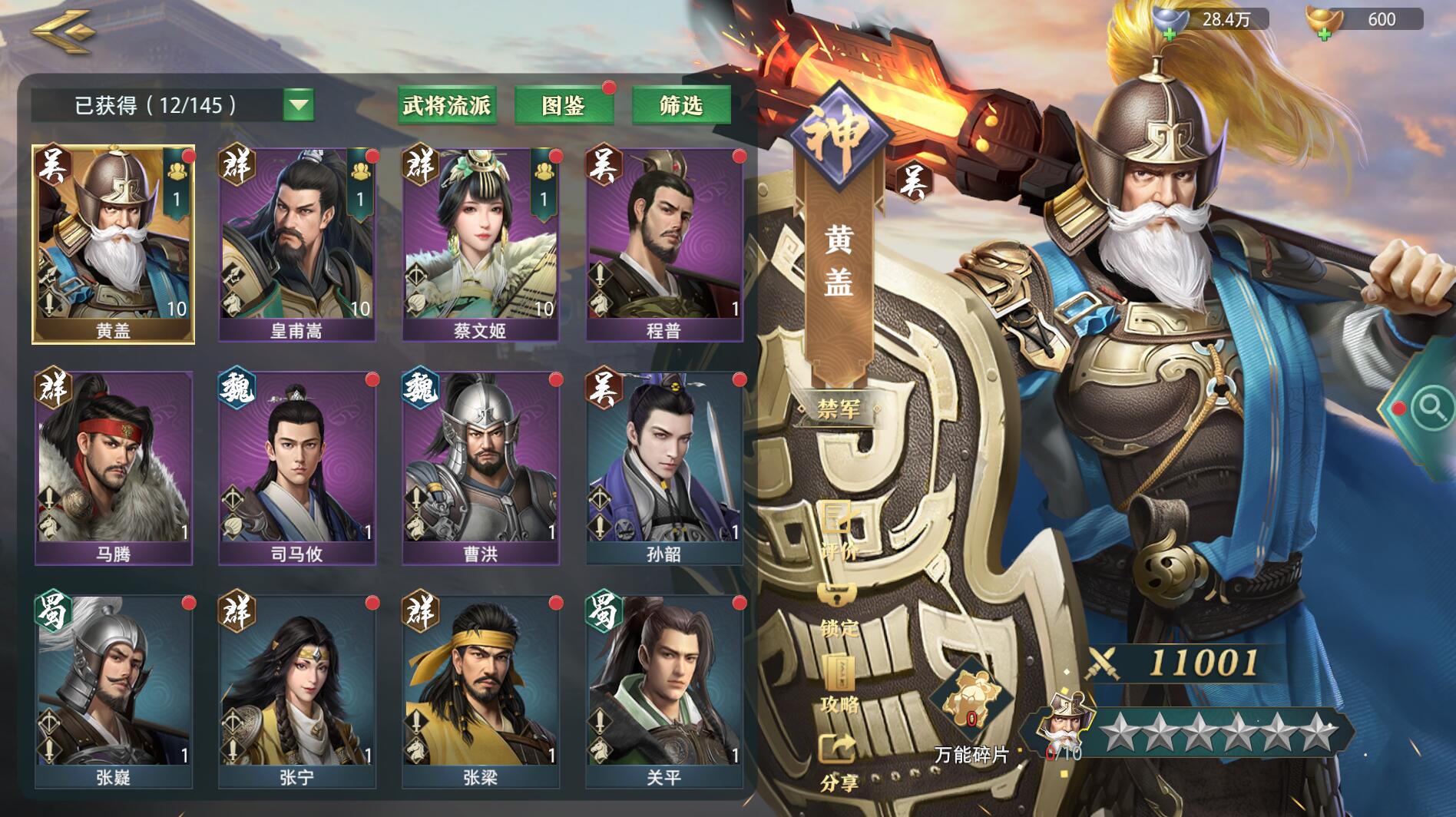This screenshot has width=1456, height=817.
Task: Select the 黄盖 hero card
Action: [x=114, y=244]
